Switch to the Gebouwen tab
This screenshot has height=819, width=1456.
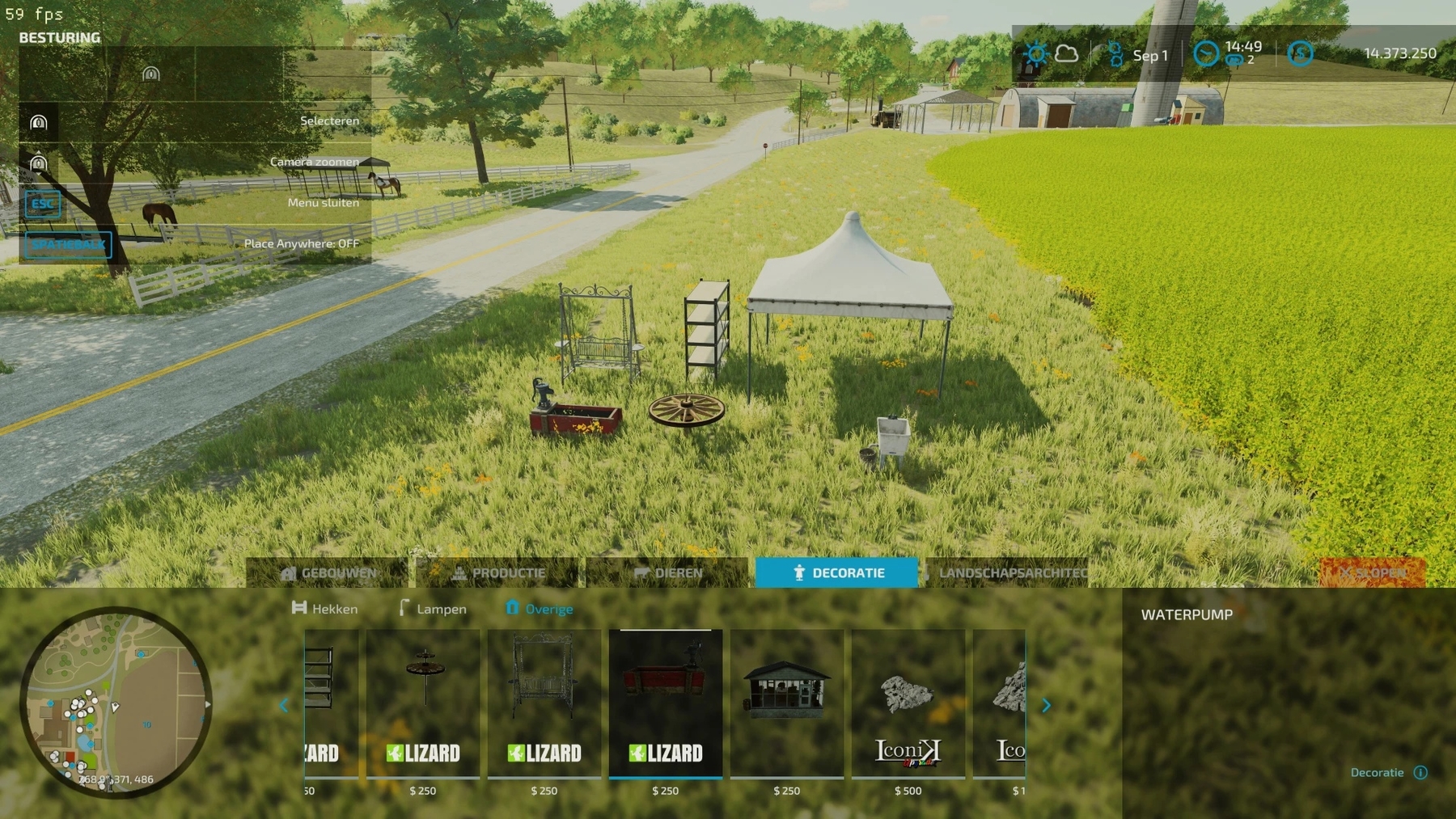click(329, 573)
